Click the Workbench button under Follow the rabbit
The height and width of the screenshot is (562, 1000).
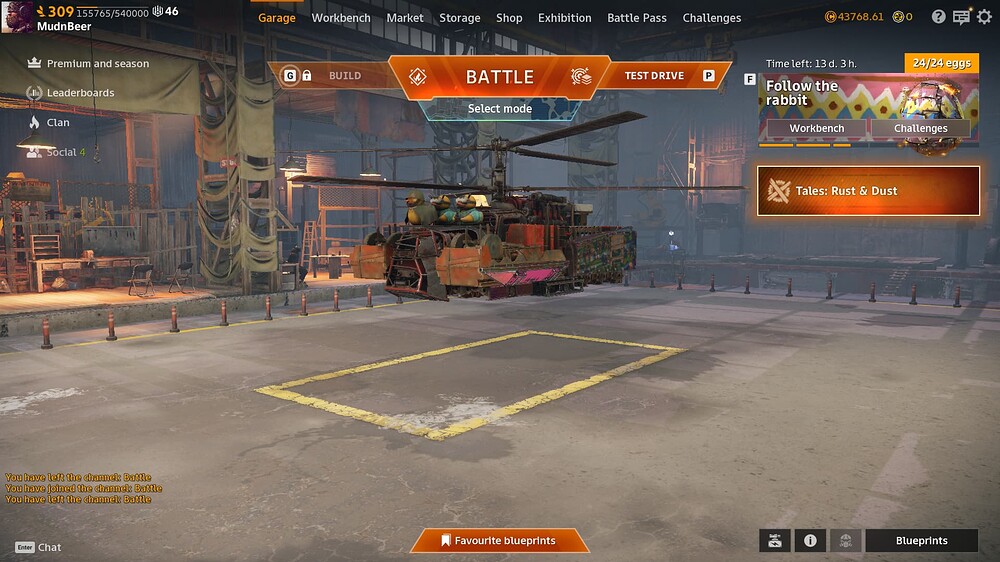816,129
